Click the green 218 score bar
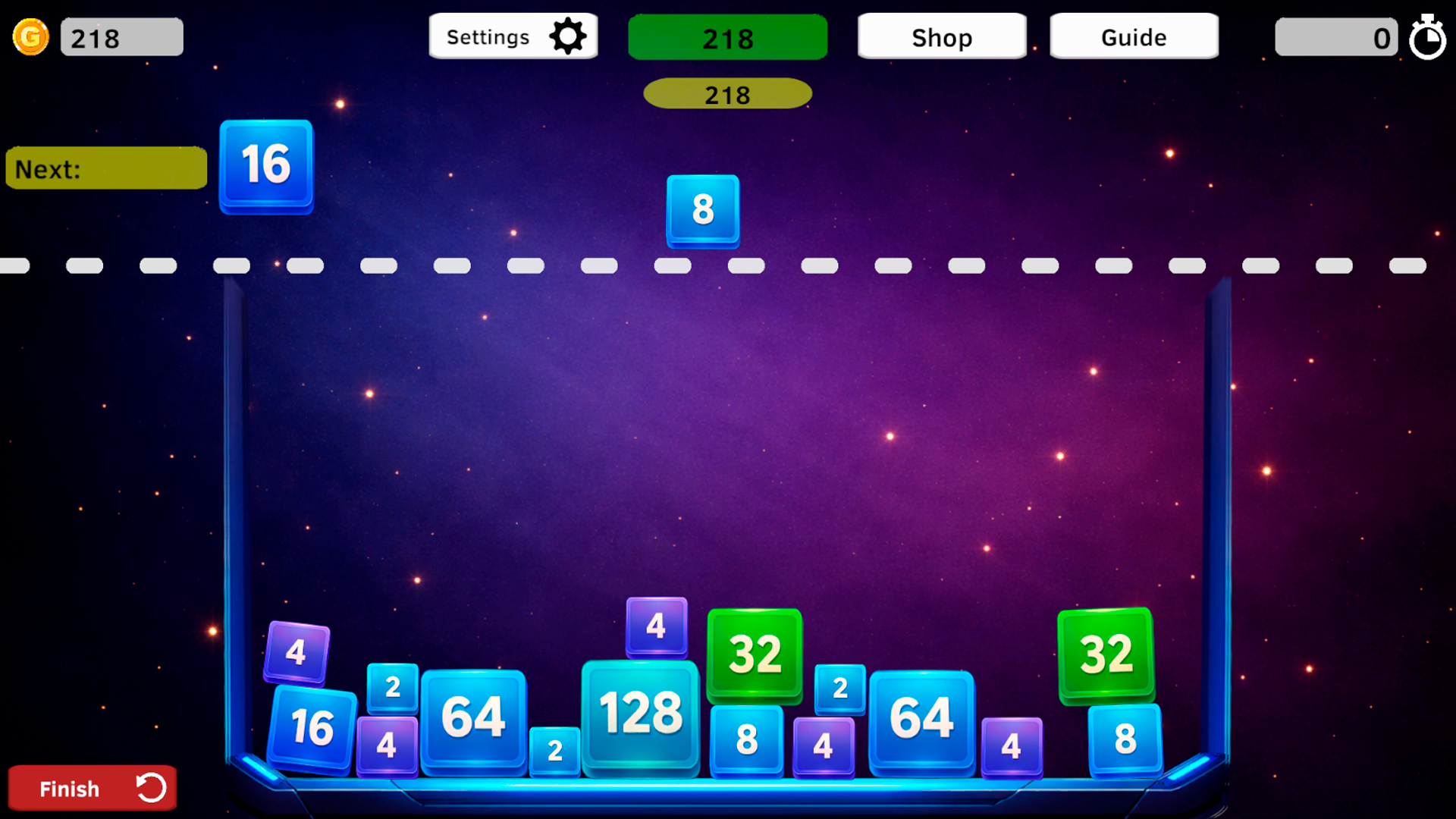Image resolution: width=1456 pixels, height=819 pixels. [x=727, y=36]
